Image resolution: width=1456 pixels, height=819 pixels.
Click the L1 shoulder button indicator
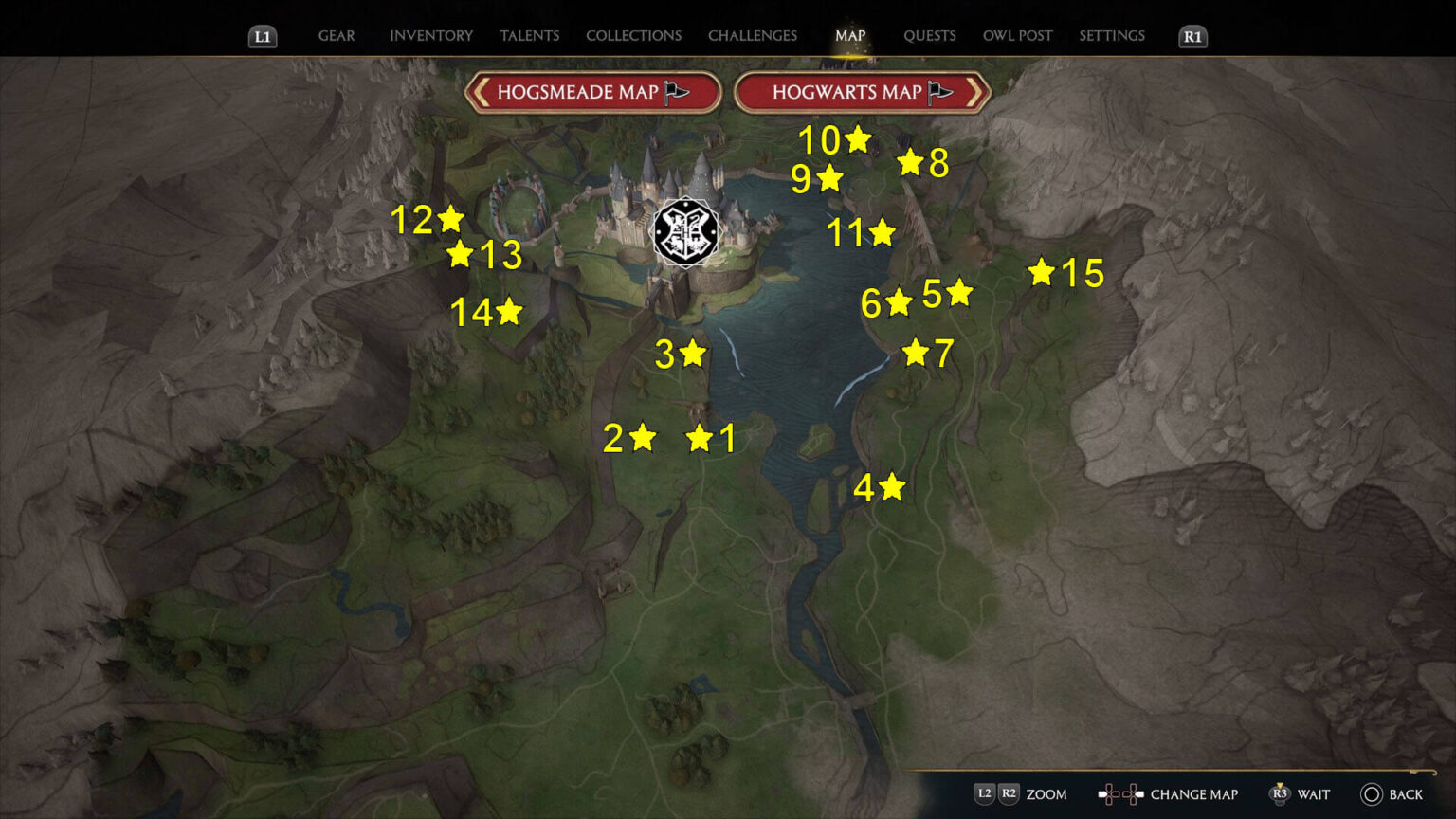click(263, 38)
